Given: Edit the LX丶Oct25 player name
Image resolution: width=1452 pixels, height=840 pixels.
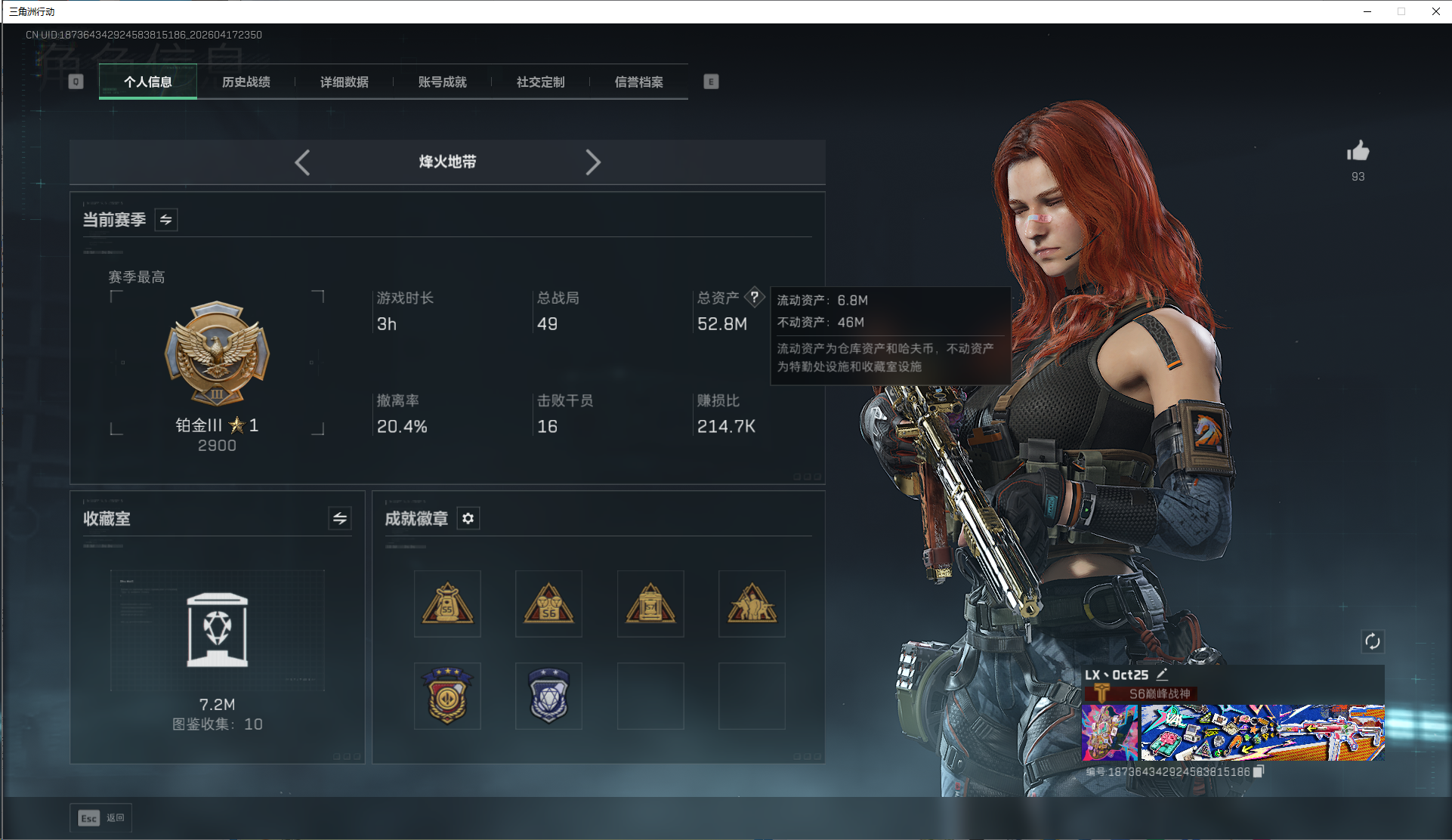Looking at the screenshot, I should pyautogui.click(x=1162, y=675).
